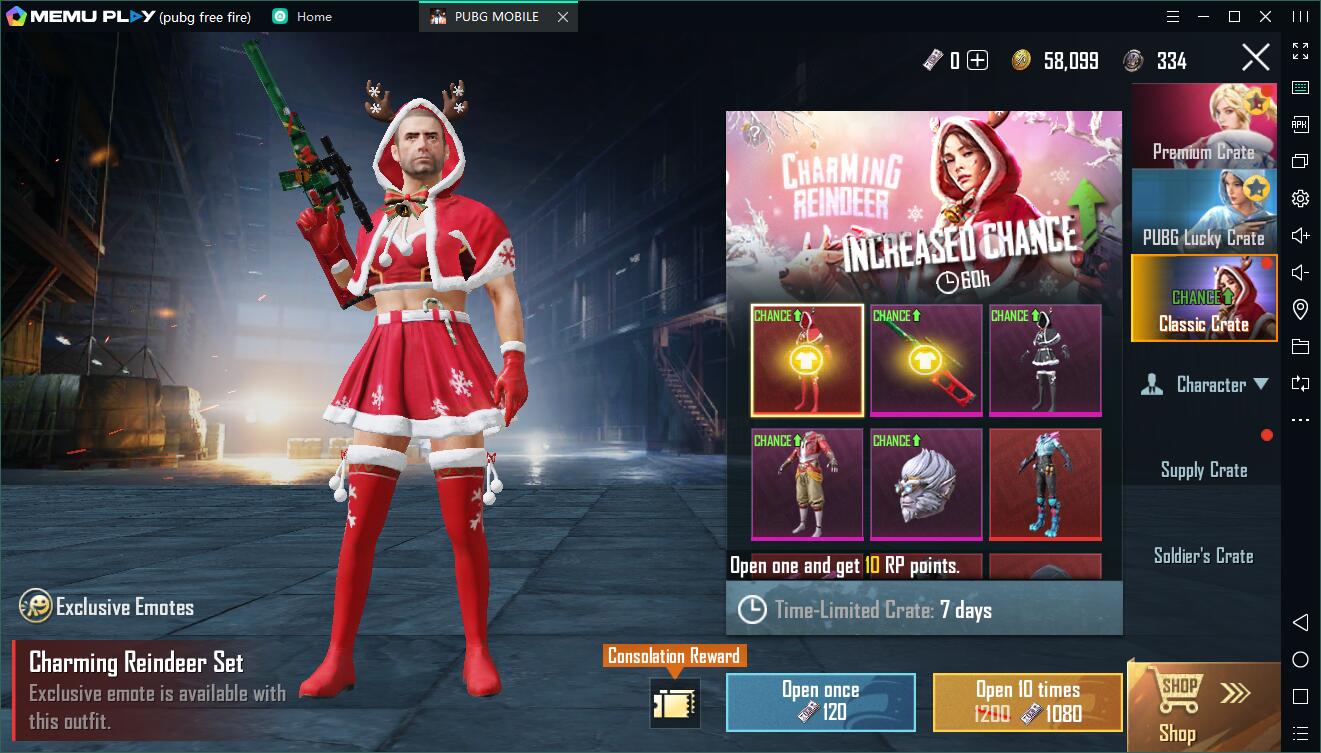This screenshot has height=753, width=1321.
Task: View the Exclusive Emotes
Action: click(x=107, y=607)
